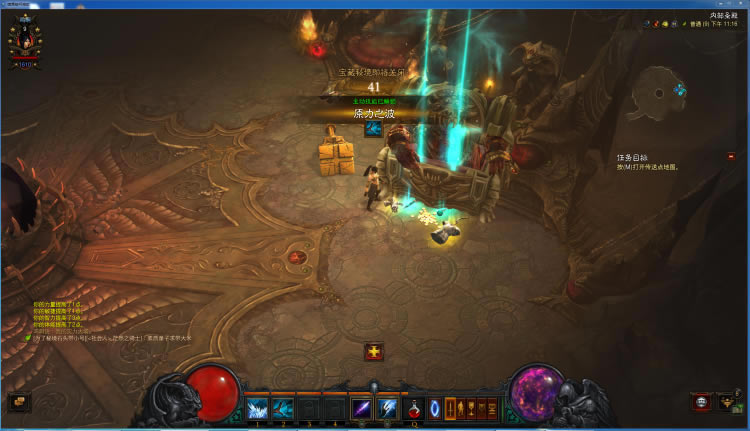This screenshot has height=431, width=750.
Task: Activate the lightning bolt mouse skill
Action: (386, 408)
